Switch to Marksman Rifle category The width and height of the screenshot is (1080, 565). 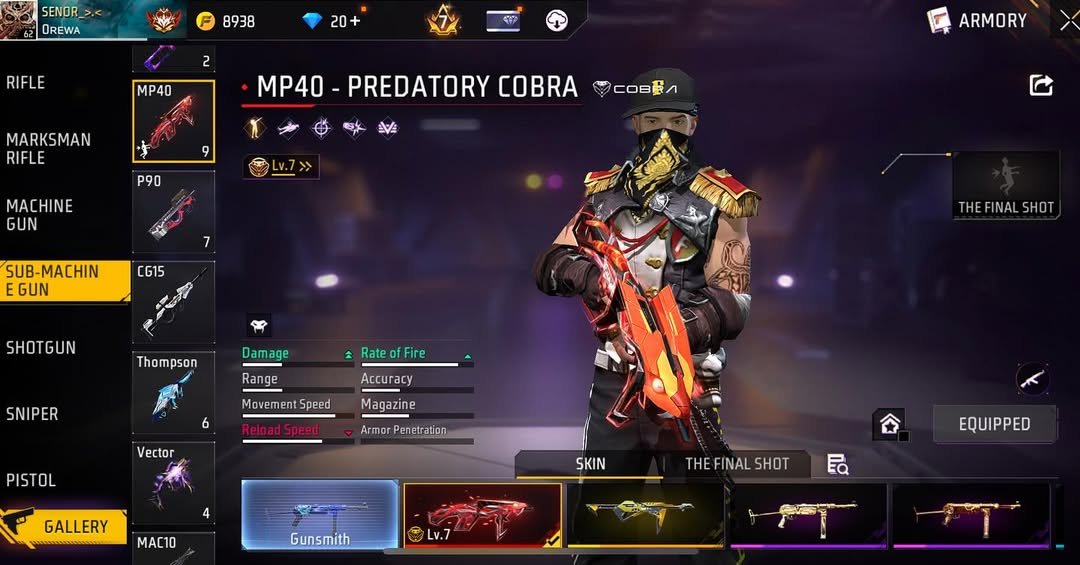(x=48, y=149)
